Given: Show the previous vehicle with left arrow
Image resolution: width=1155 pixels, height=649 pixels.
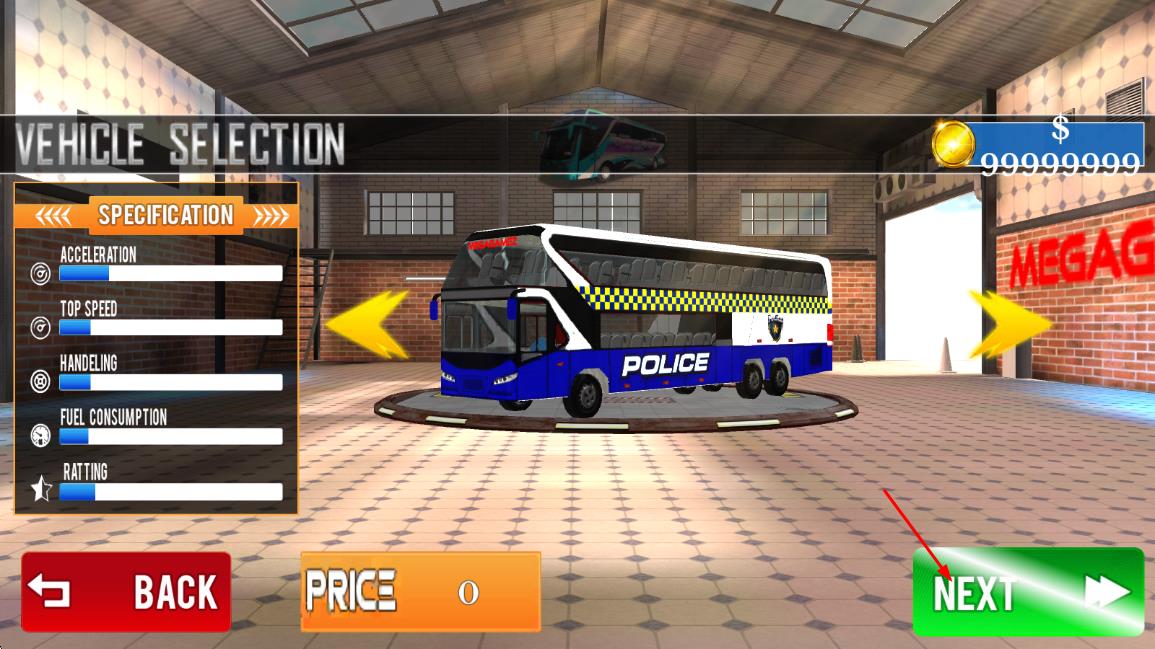Looking at the screenshot, I should 368,324.
